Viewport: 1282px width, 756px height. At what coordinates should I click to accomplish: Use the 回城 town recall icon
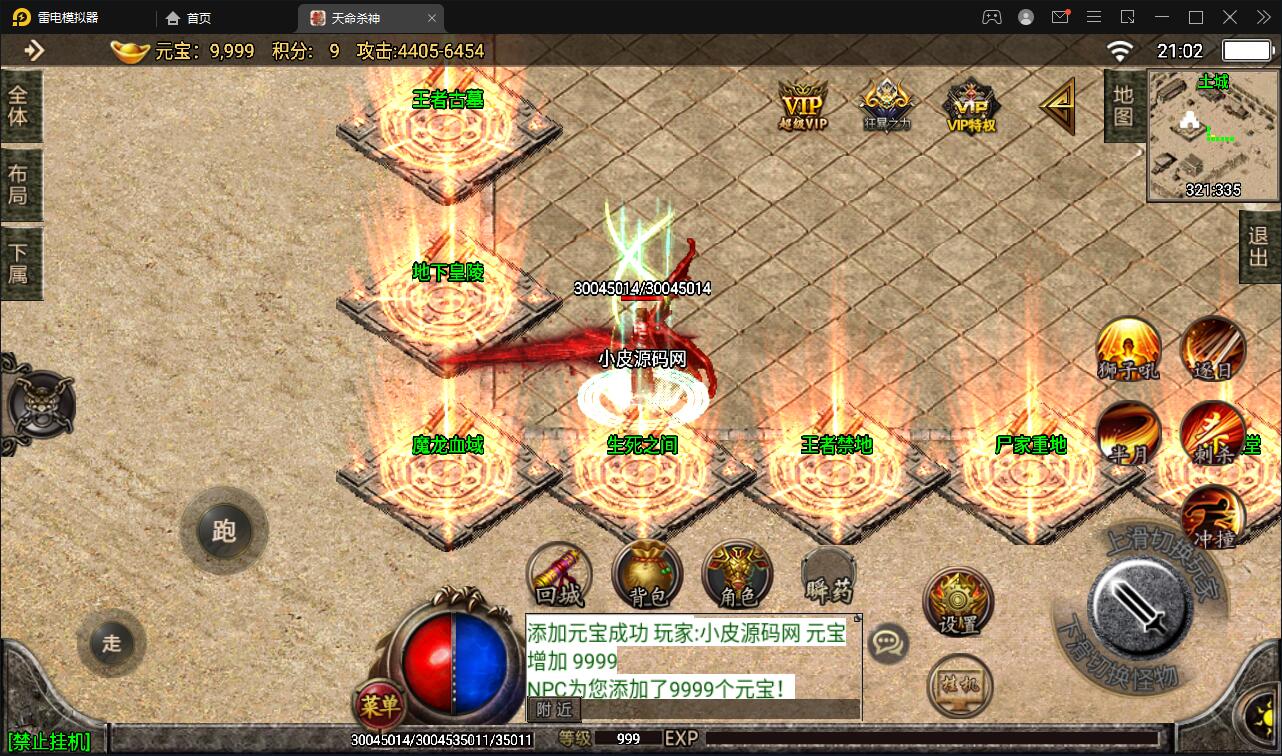click(558, 575)
